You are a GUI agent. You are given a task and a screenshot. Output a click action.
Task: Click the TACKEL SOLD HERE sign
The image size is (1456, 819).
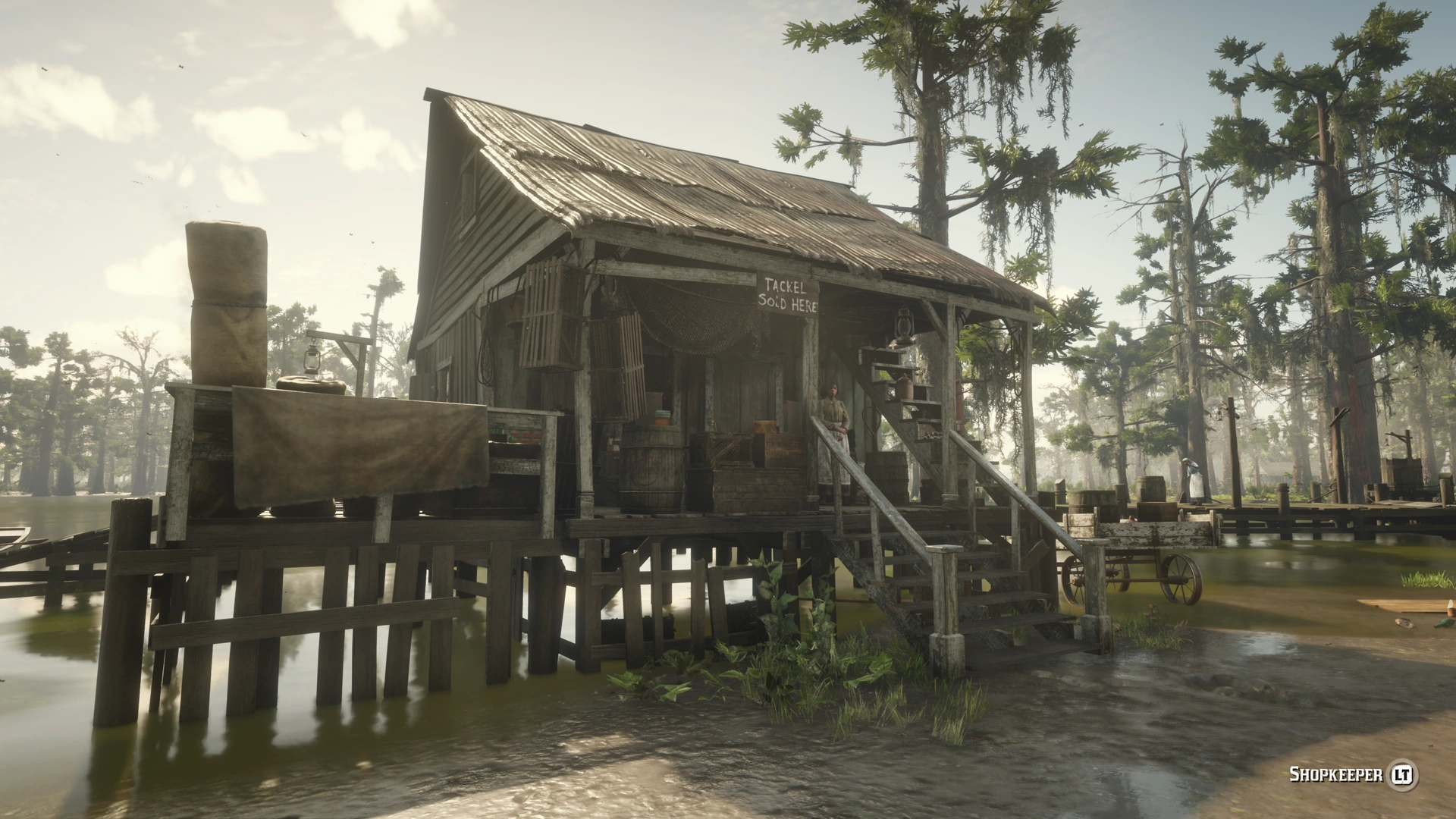[x=786, y=292]
